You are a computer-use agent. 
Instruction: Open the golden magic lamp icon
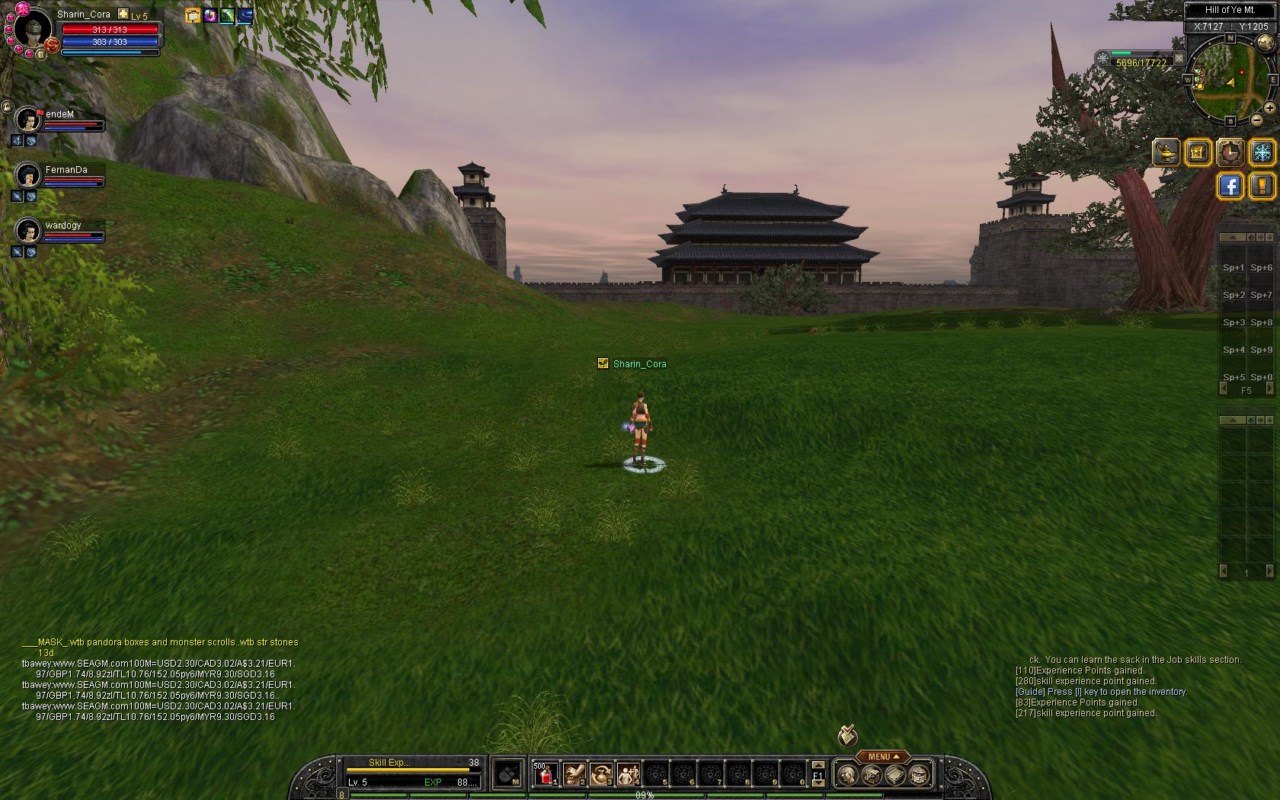click(1166, 152)
